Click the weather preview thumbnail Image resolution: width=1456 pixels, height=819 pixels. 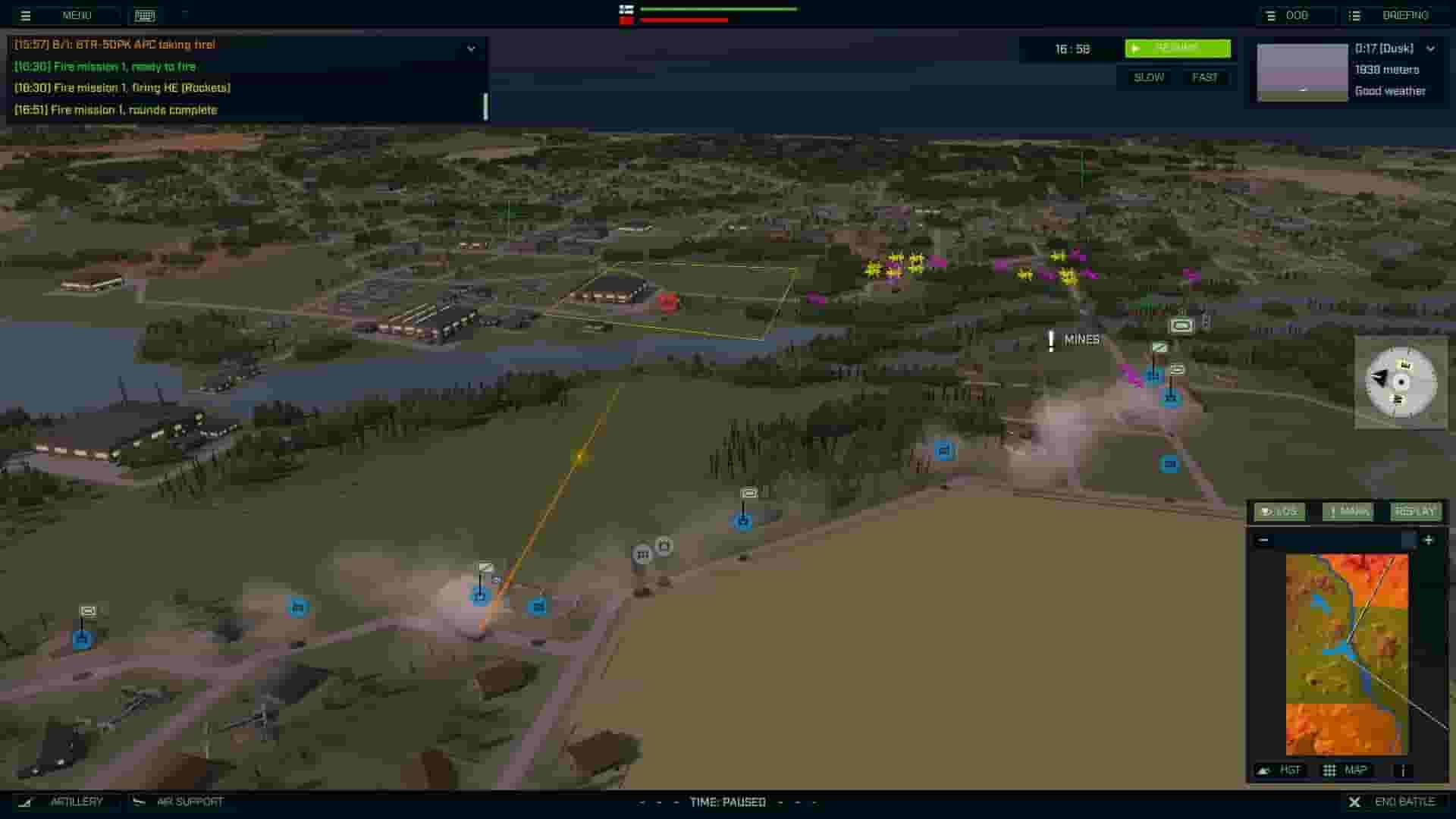(x=1301, y=72)
